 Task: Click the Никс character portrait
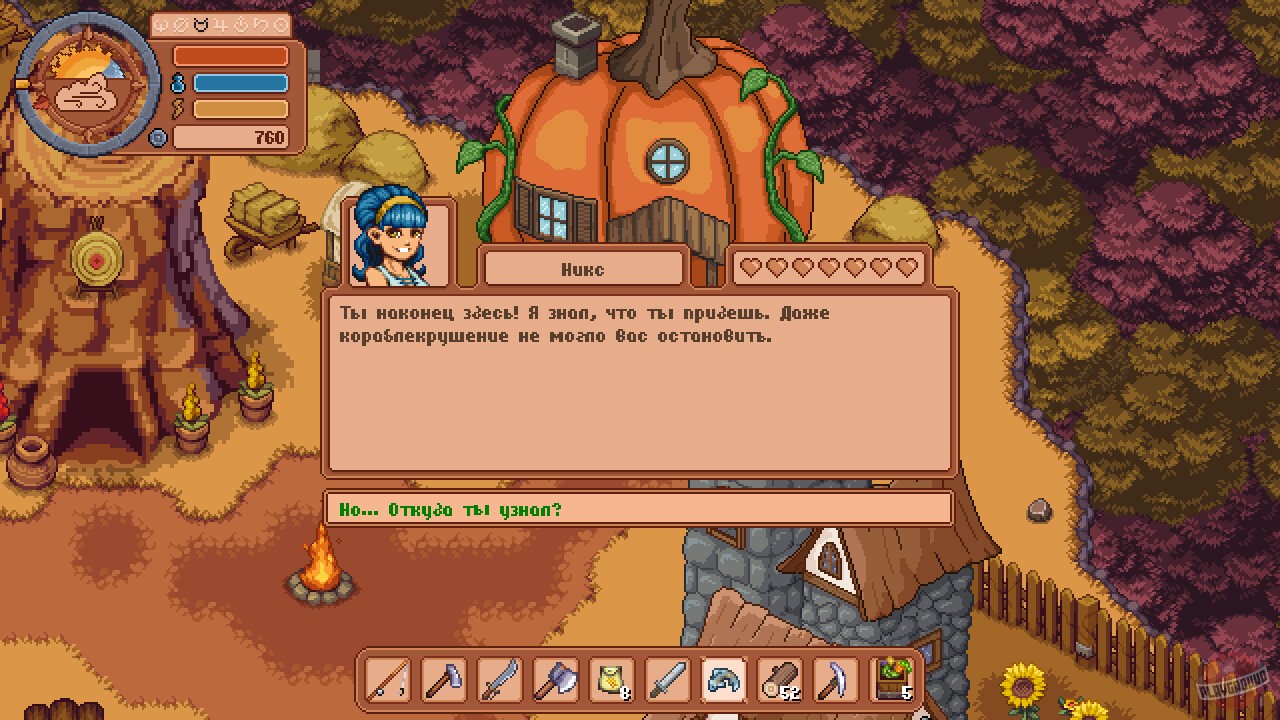(396, 240)
